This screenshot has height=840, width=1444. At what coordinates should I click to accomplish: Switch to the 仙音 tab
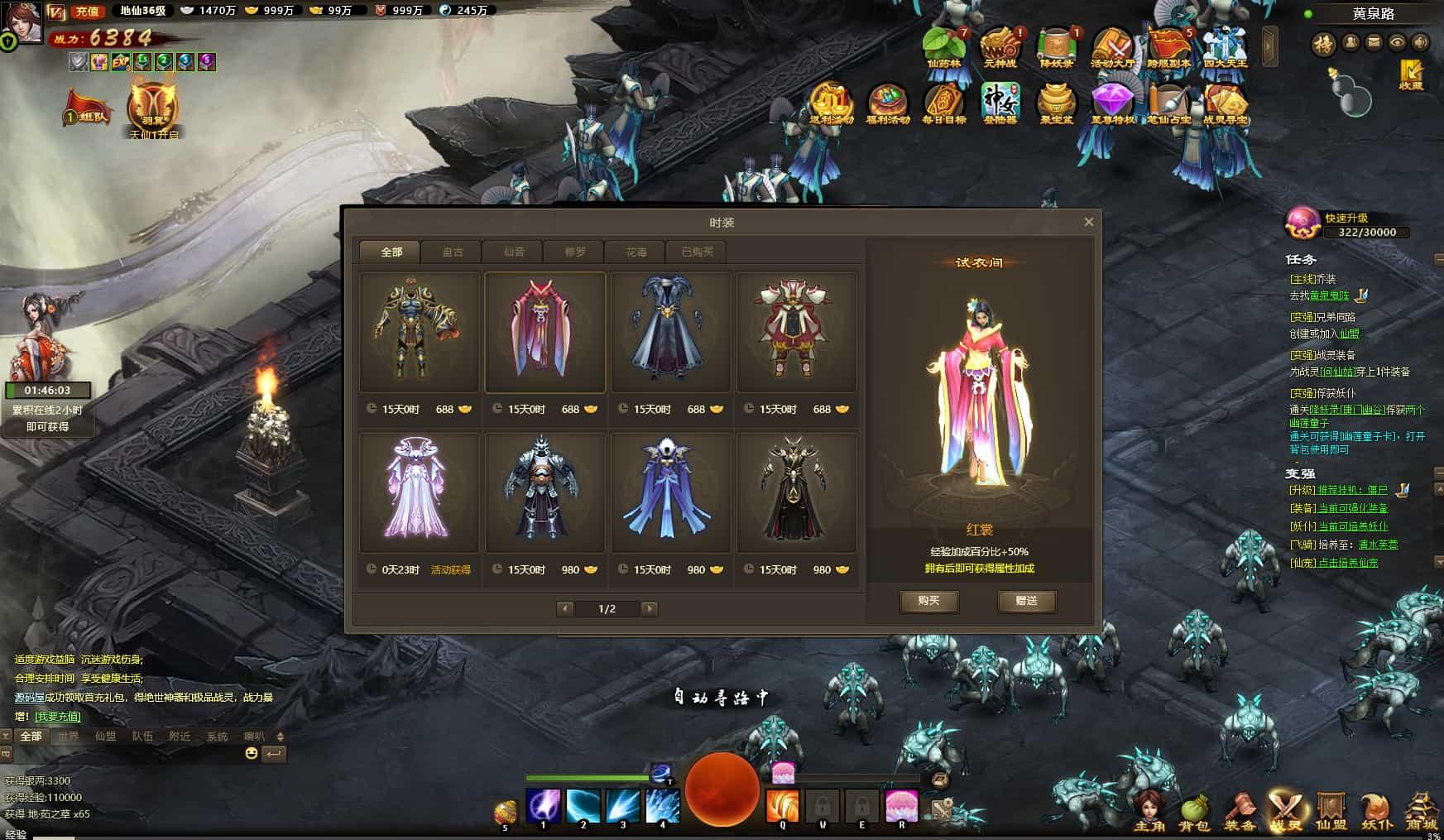pyautogui.click(x=514, y=252)
